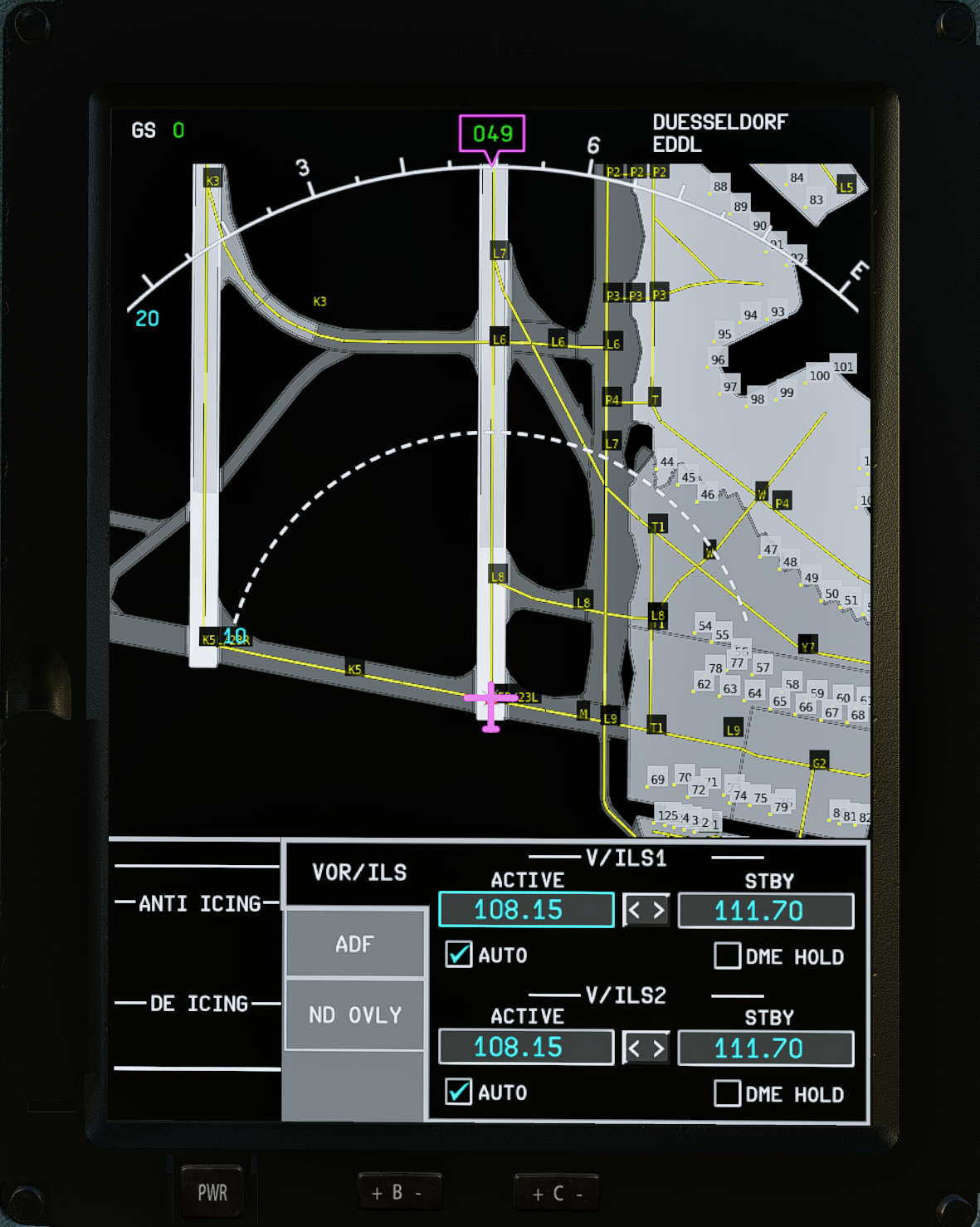Enable DME HOLD for V/ILS1
The height and width of the screenshot is (1227, 980).
[727, 956]
